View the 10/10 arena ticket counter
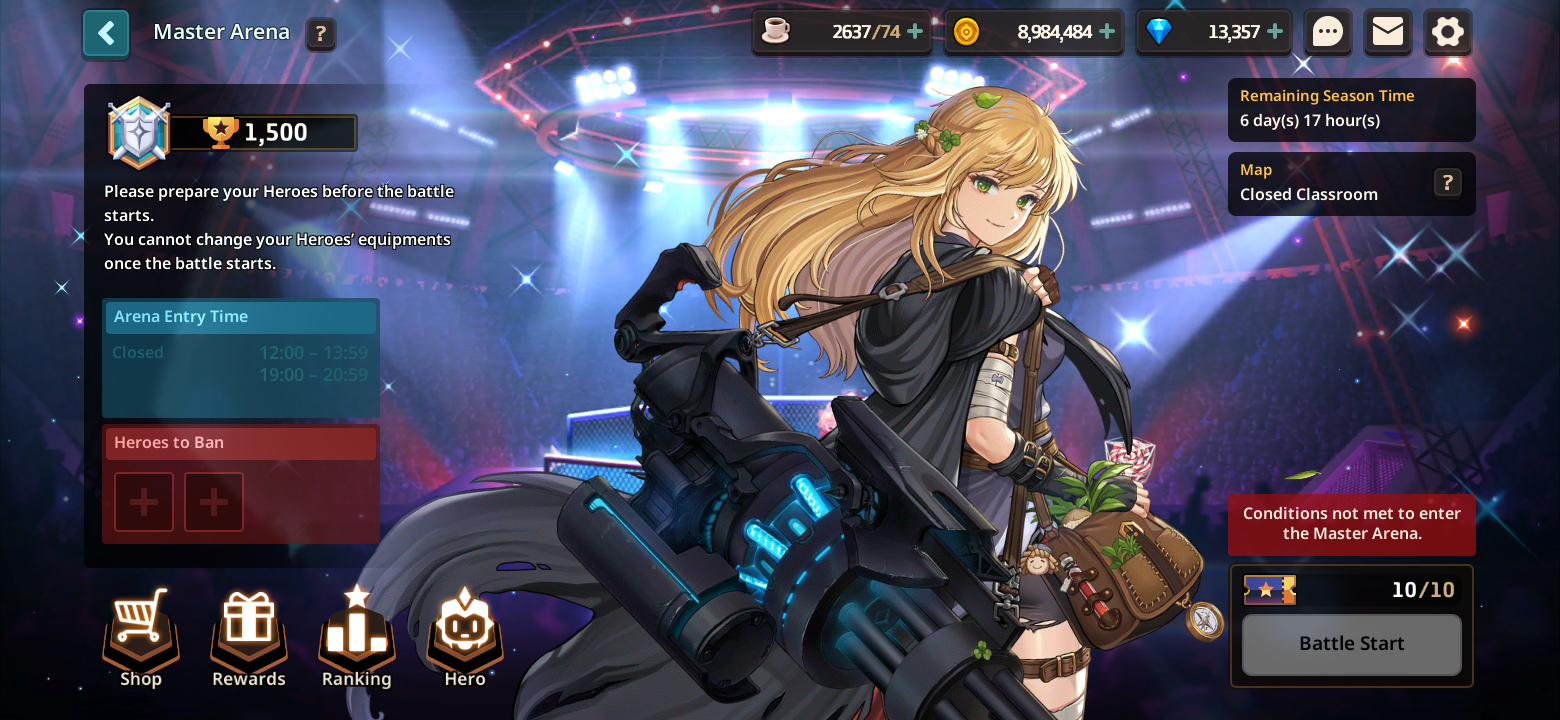Screen dimensions: 1560x720 [1351, 590]
